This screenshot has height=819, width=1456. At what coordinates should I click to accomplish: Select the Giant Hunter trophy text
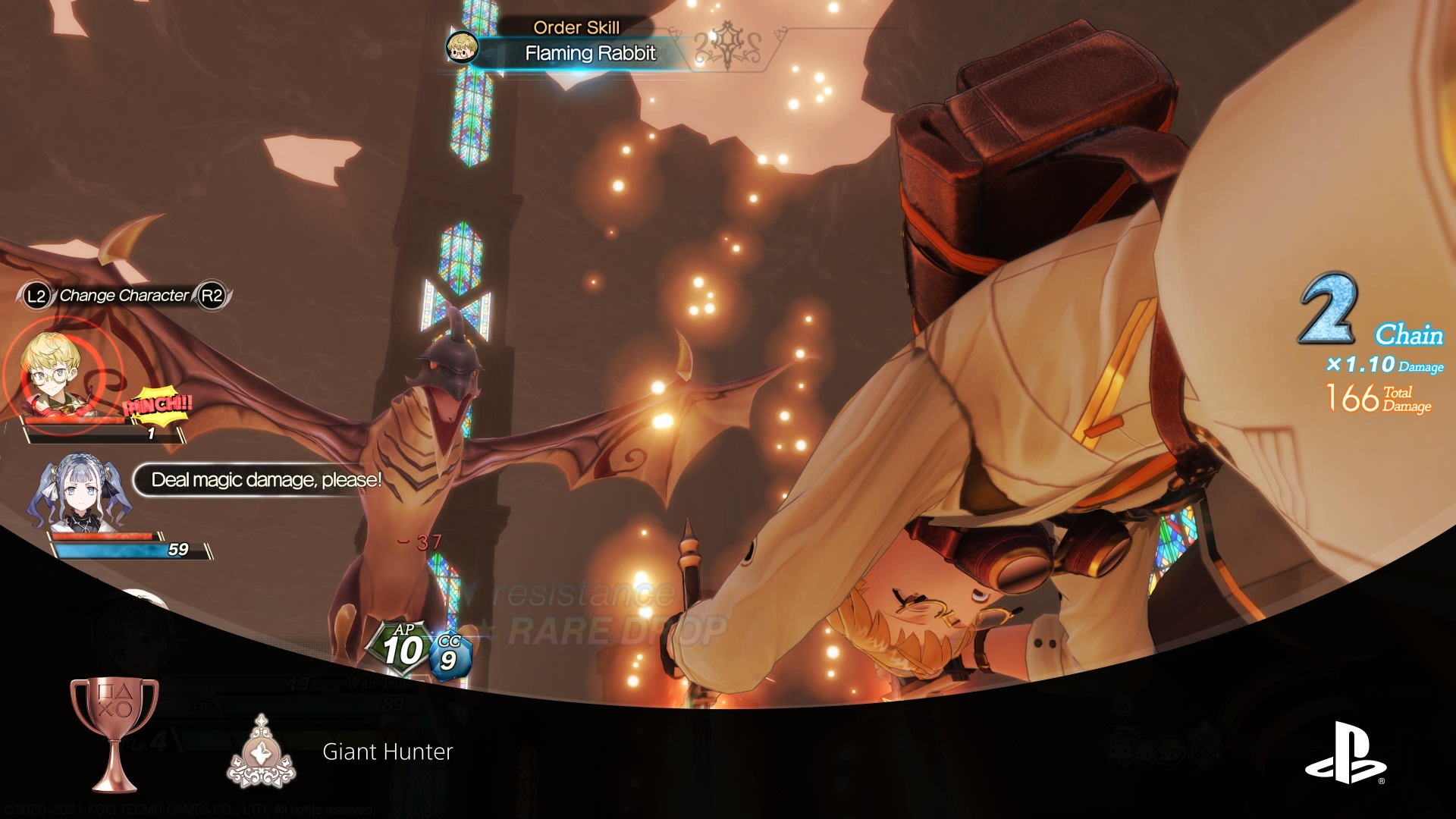(388, 752)
